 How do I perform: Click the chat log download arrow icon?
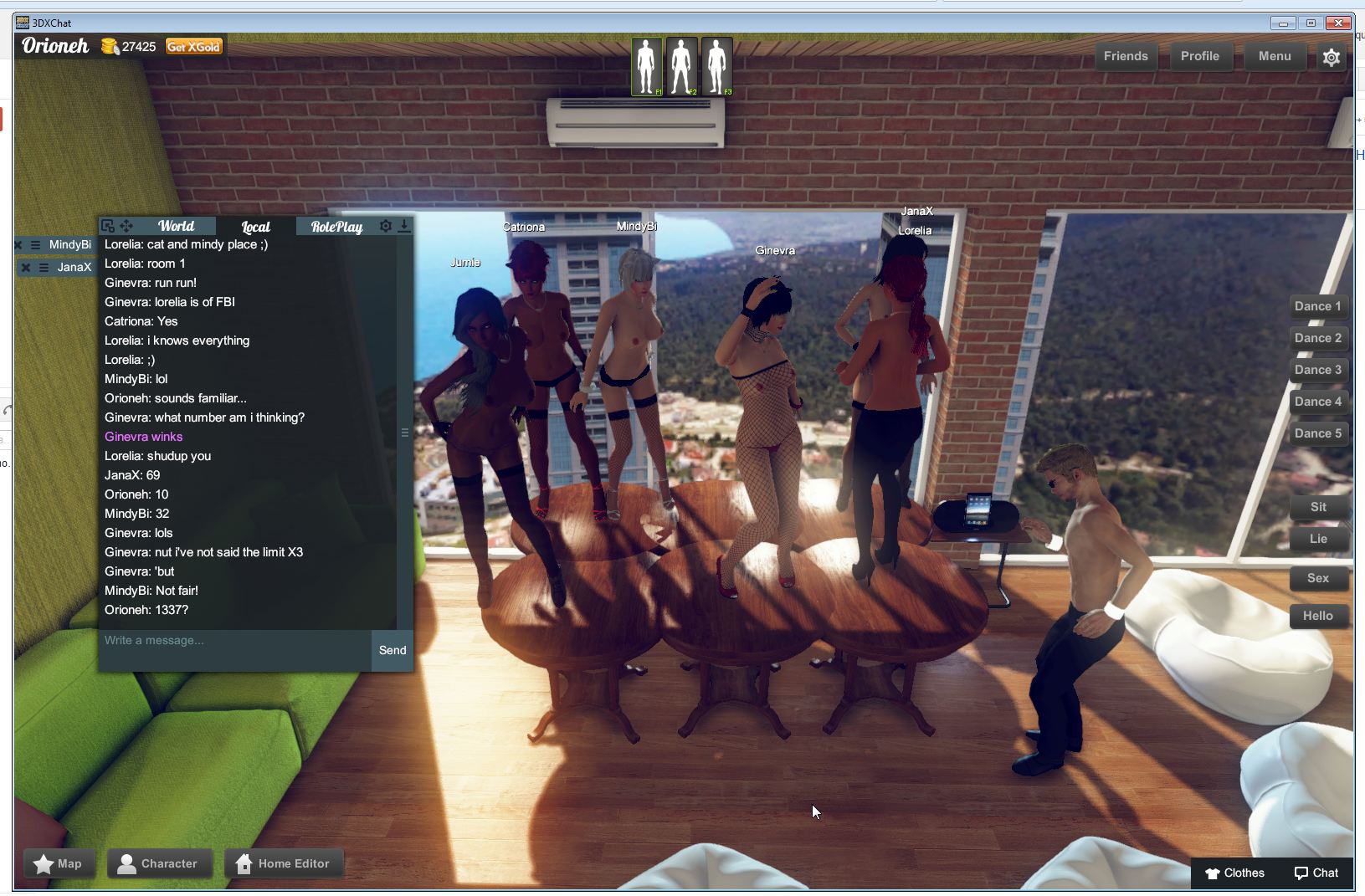[x=404, y=225]
